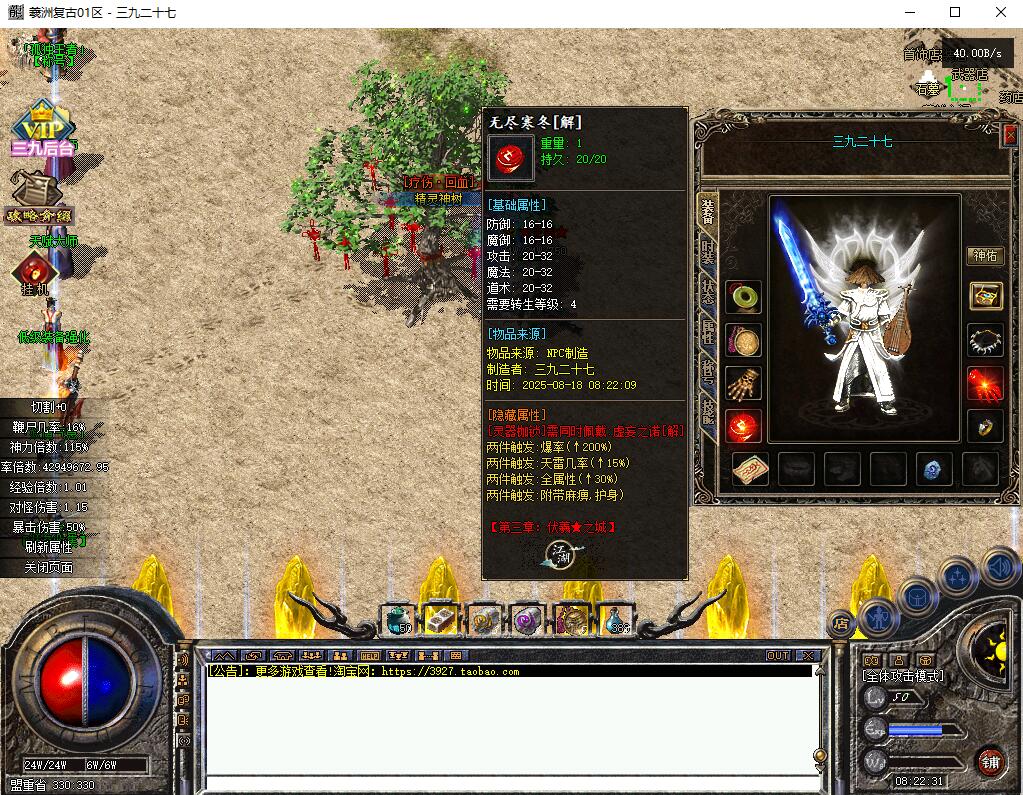Image resolution: width=1023 pixels, height=795 pixels.
Task: Show the 属性 attributes tab
Action: point(708,332)
